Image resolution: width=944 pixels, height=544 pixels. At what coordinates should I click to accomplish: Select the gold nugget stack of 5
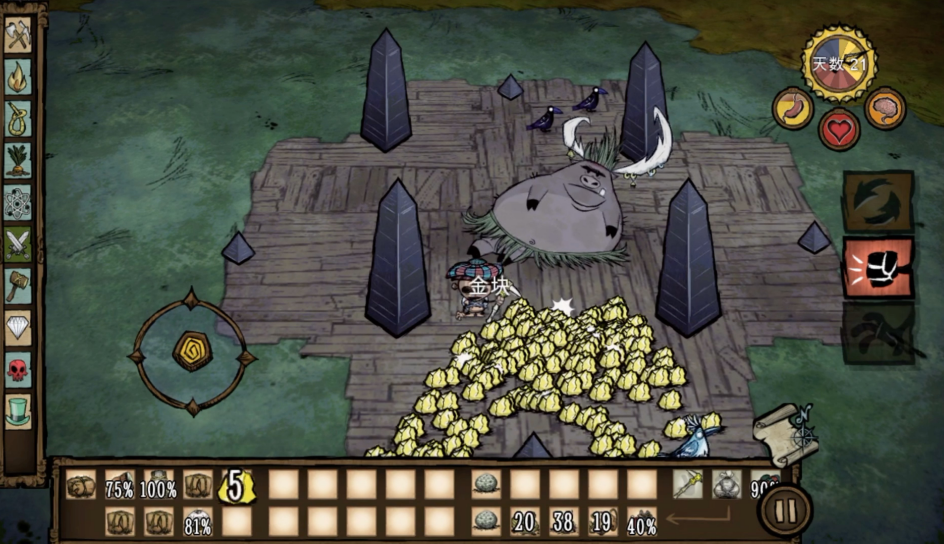(236, 486)
